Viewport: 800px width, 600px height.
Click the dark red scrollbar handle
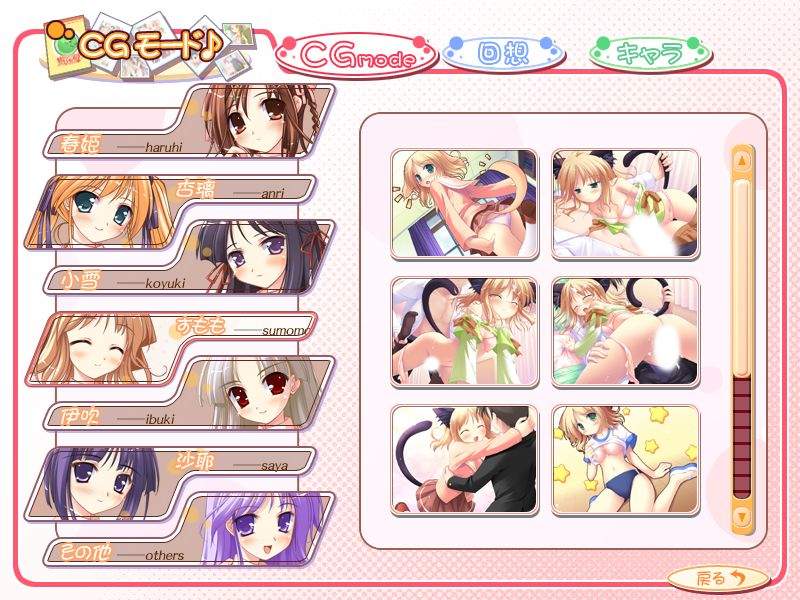(x=742, y=435)
